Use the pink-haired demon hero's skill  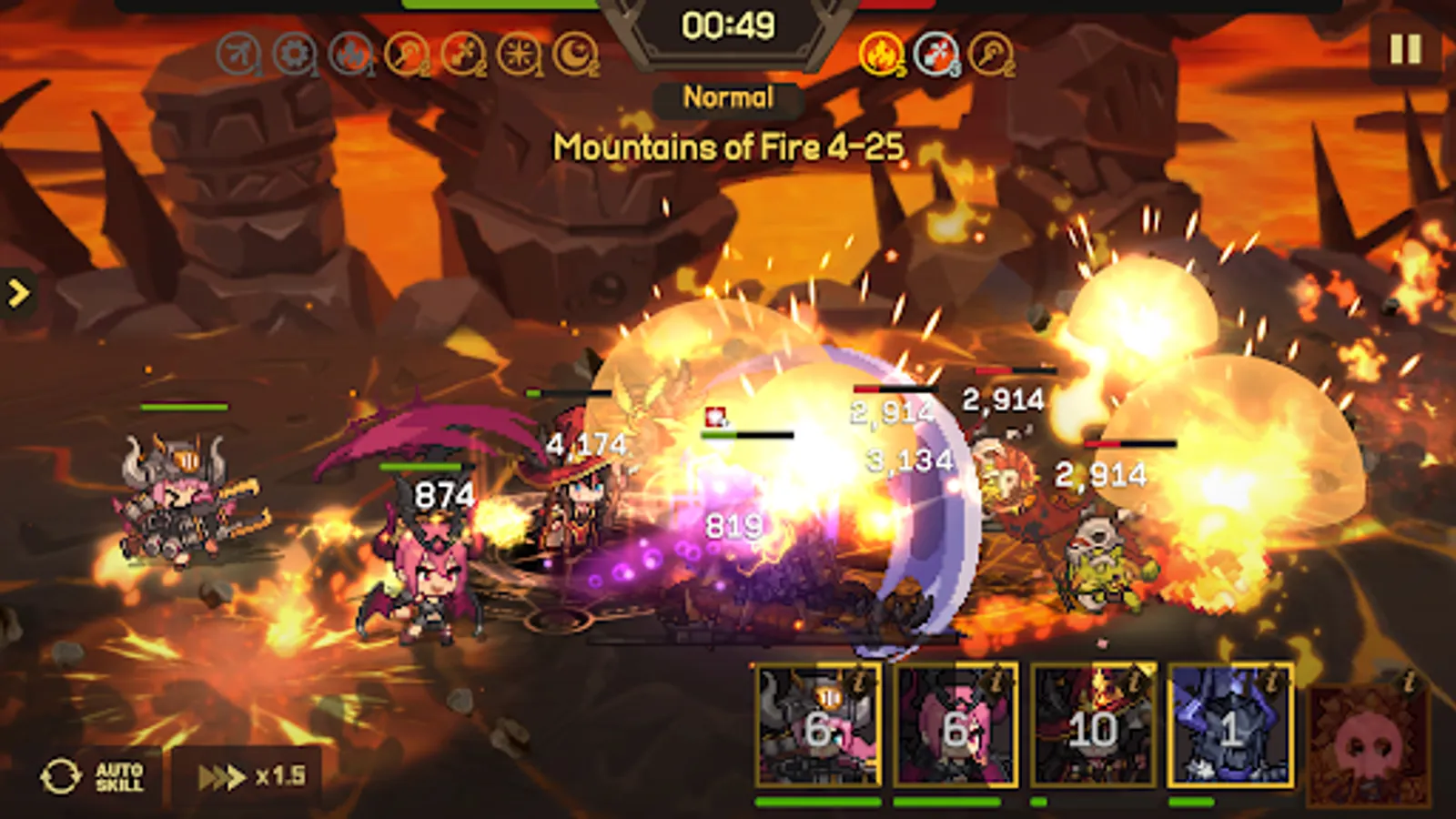pyautogui.click(x=955, y=725)
